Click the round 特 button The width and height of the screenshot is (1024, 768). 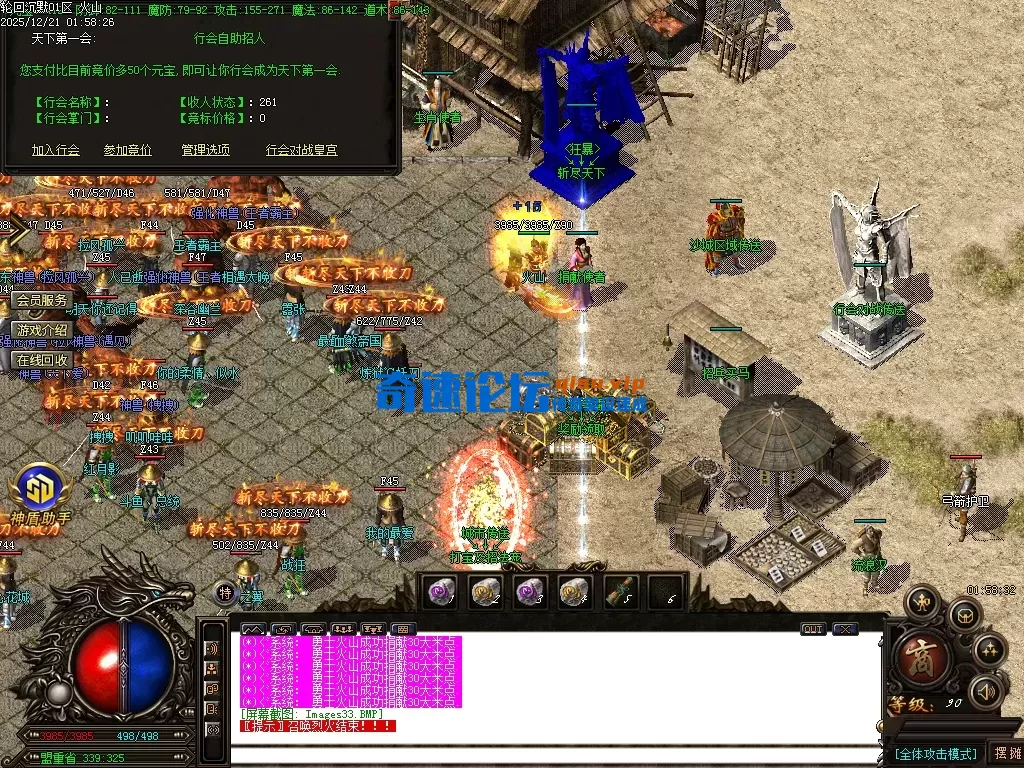click(x=226, y=594)
